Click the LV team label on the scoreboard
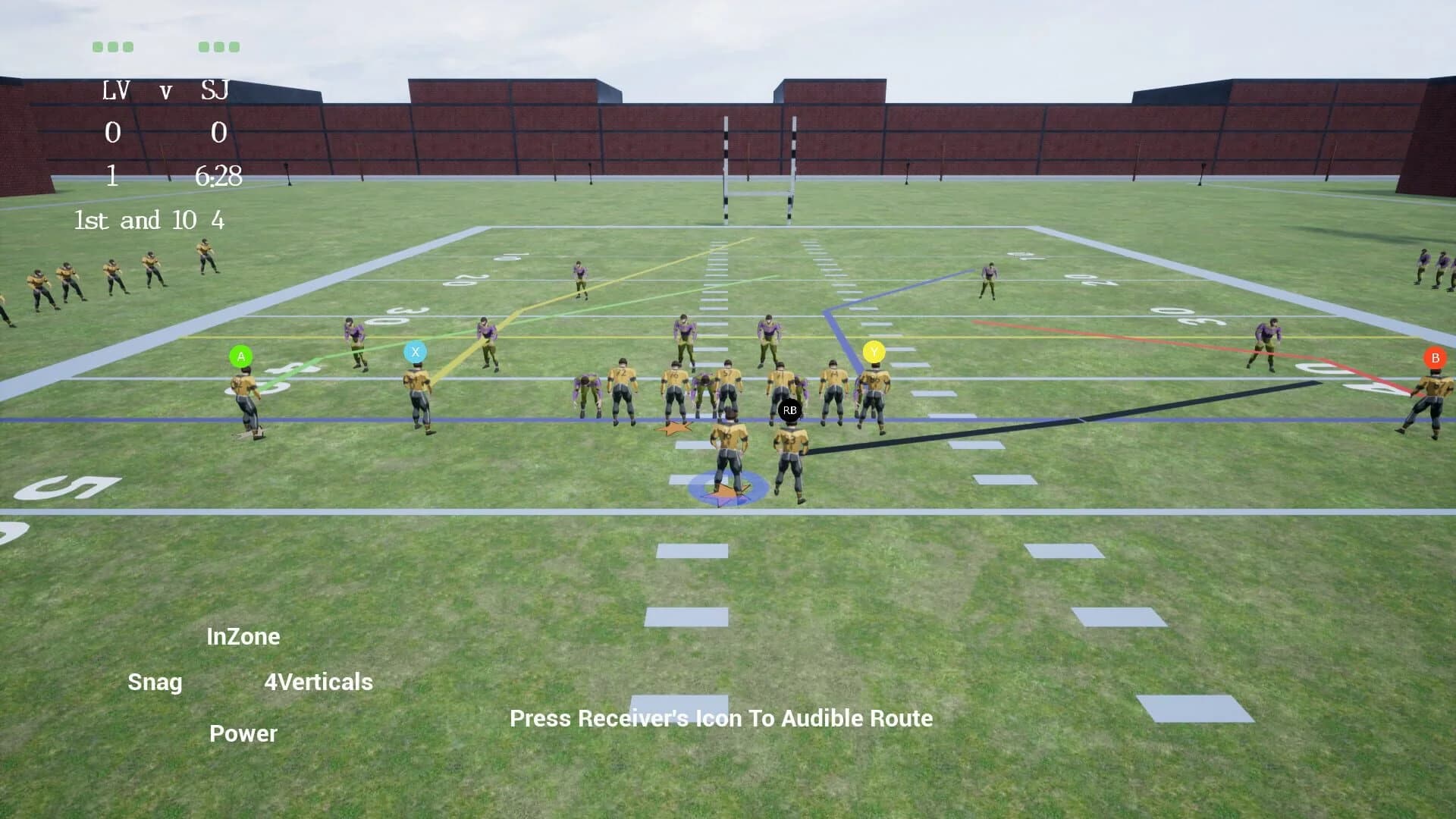The width and height of the screenshot is (1456, 819). (x=117, y=91)
